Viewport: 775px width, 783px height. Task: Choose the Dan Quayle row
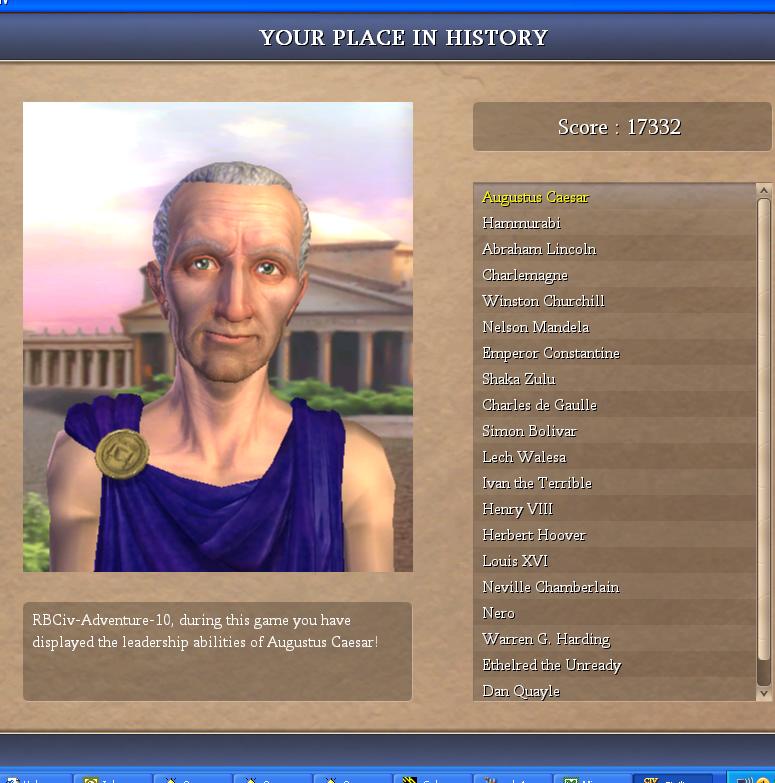[521, 691]
